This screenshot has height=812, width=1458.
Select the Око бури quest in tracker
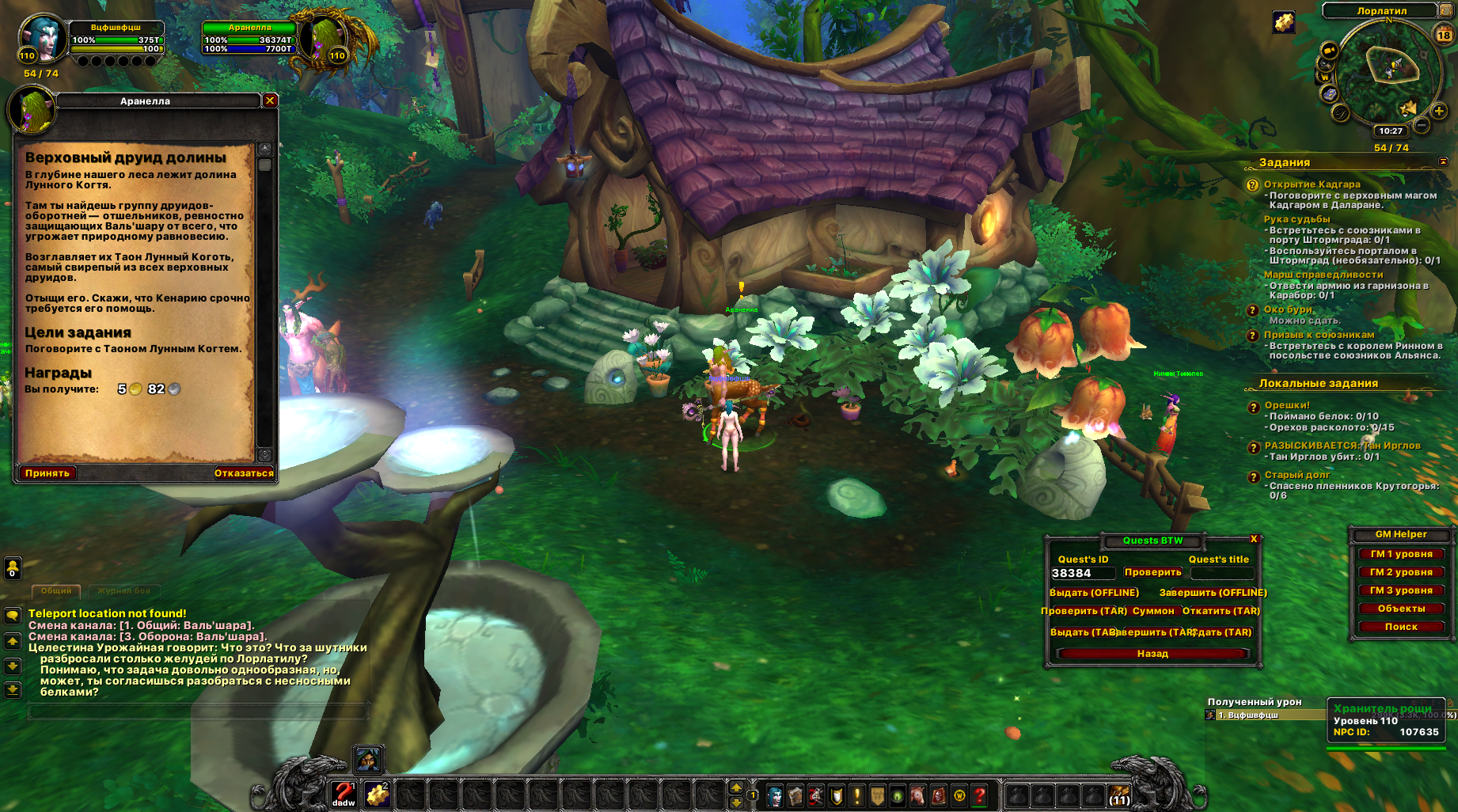1288,309
